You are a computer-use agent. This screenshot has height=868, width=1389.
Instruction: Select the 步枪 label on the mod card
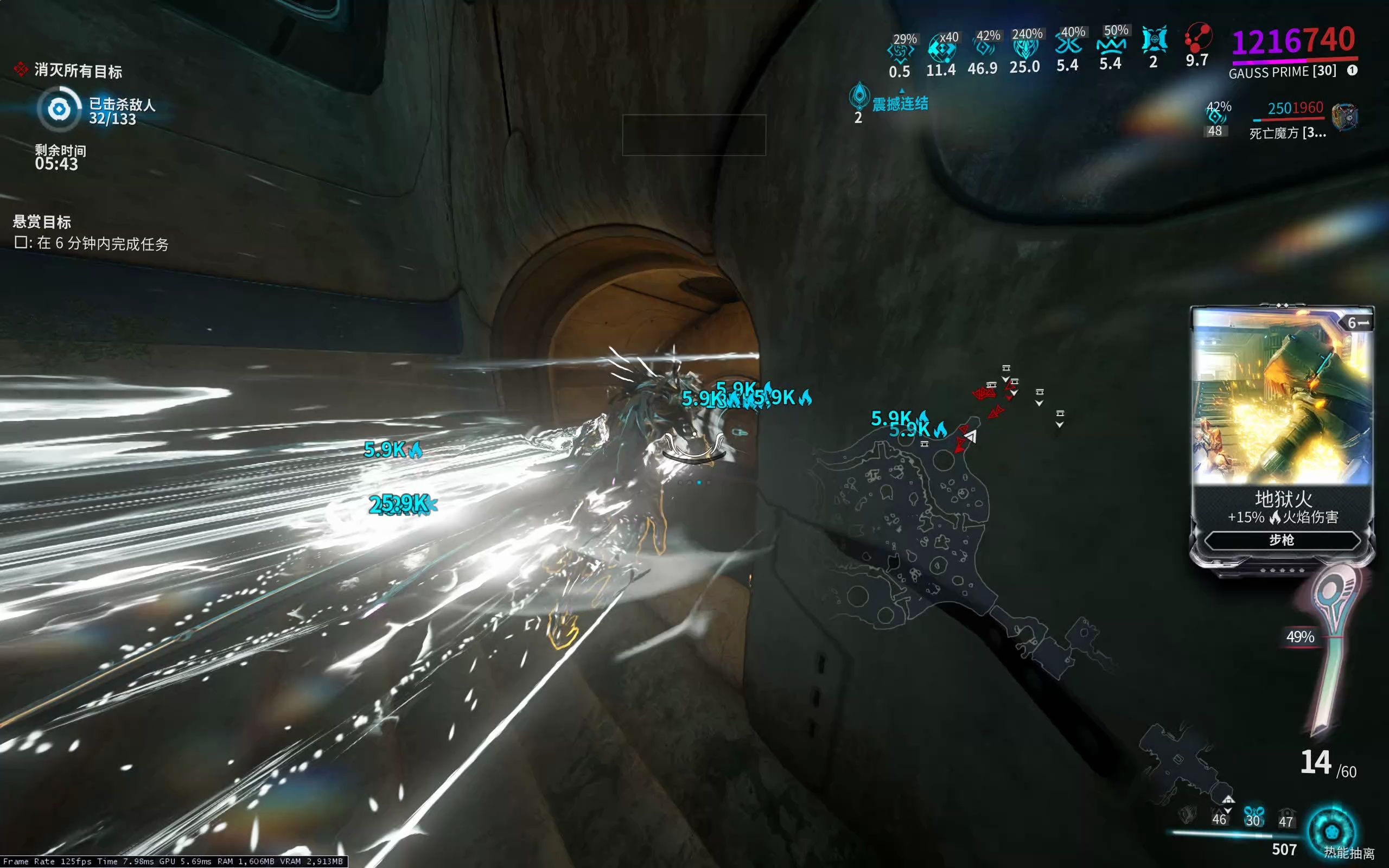pos(1281,540)
